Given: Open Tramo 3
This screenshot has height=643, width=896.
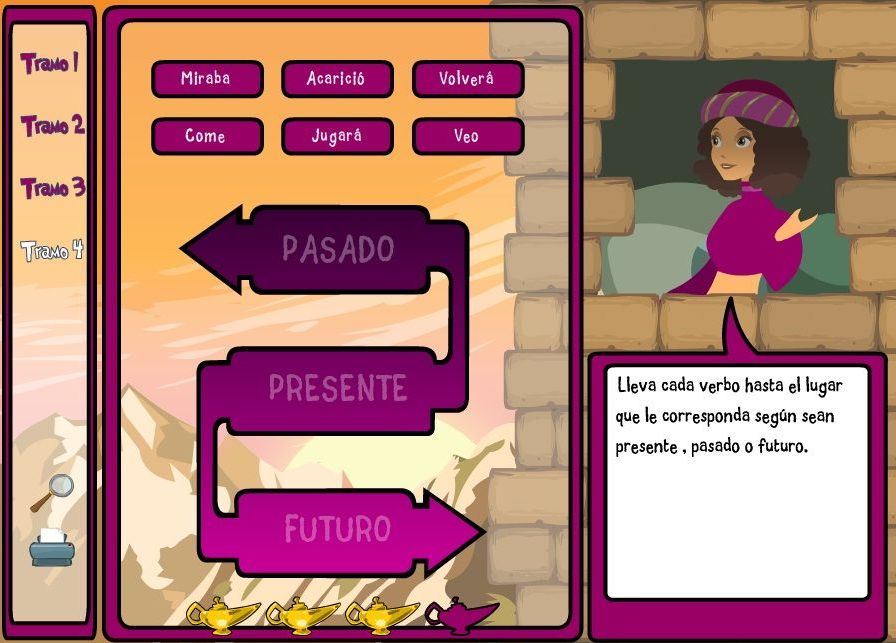Looking at the screenshot, I should (x=53, y=188).
